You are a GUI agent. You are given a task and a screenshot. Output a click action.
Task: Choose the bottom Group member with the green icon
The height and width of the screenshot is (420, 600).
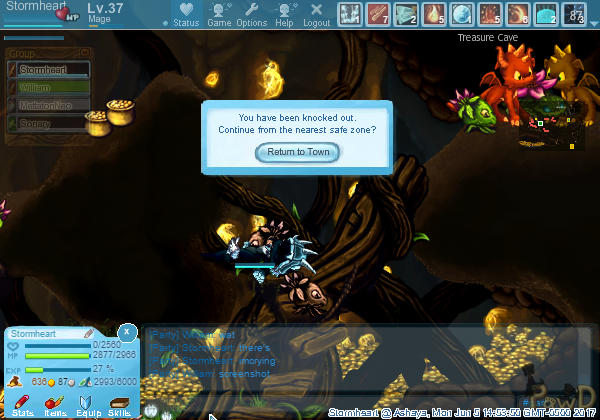[48, 123]
